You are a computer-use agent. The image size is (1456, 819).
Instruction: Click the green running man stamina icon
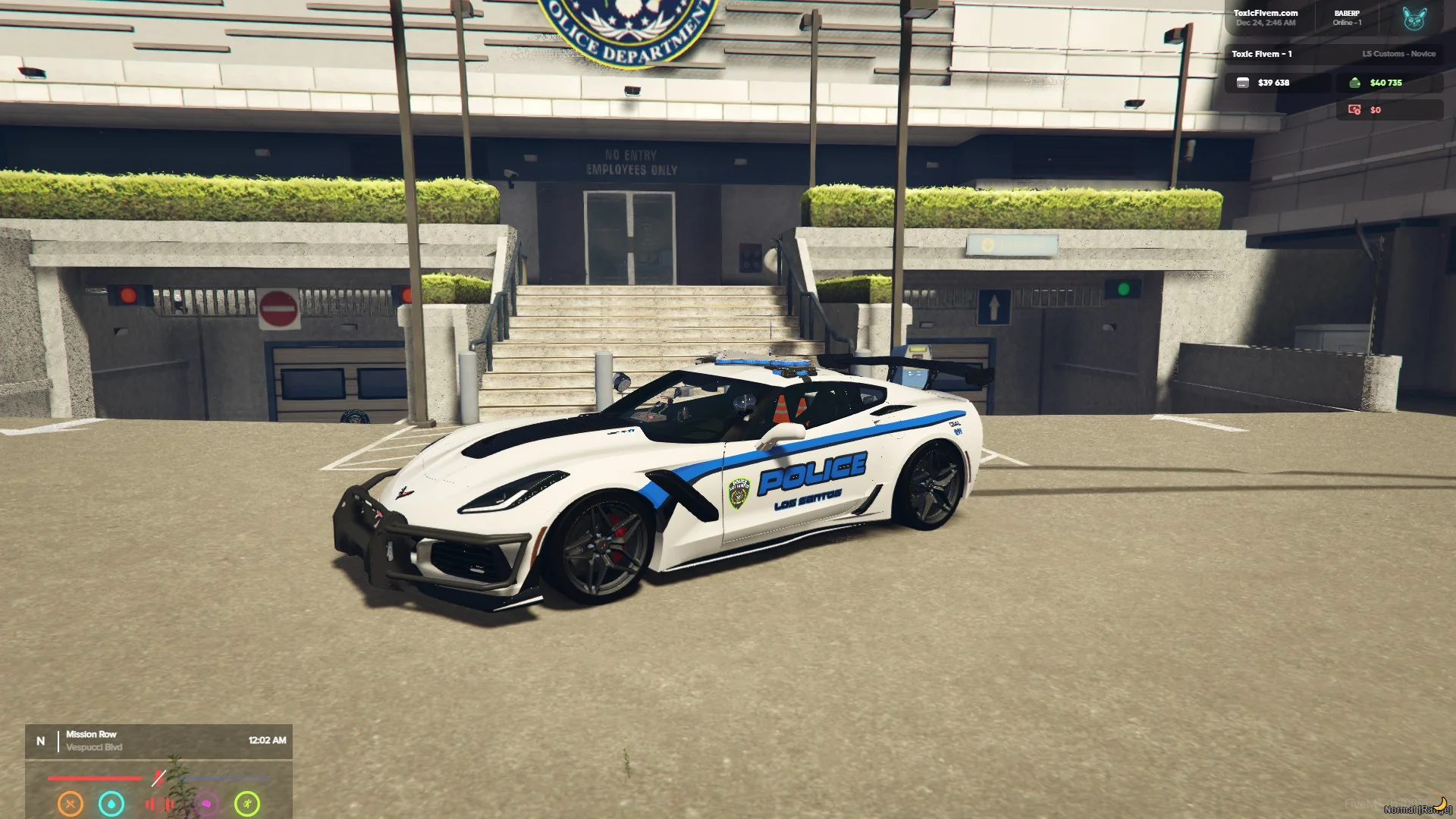pyautogui.click(x=247, y=803)
